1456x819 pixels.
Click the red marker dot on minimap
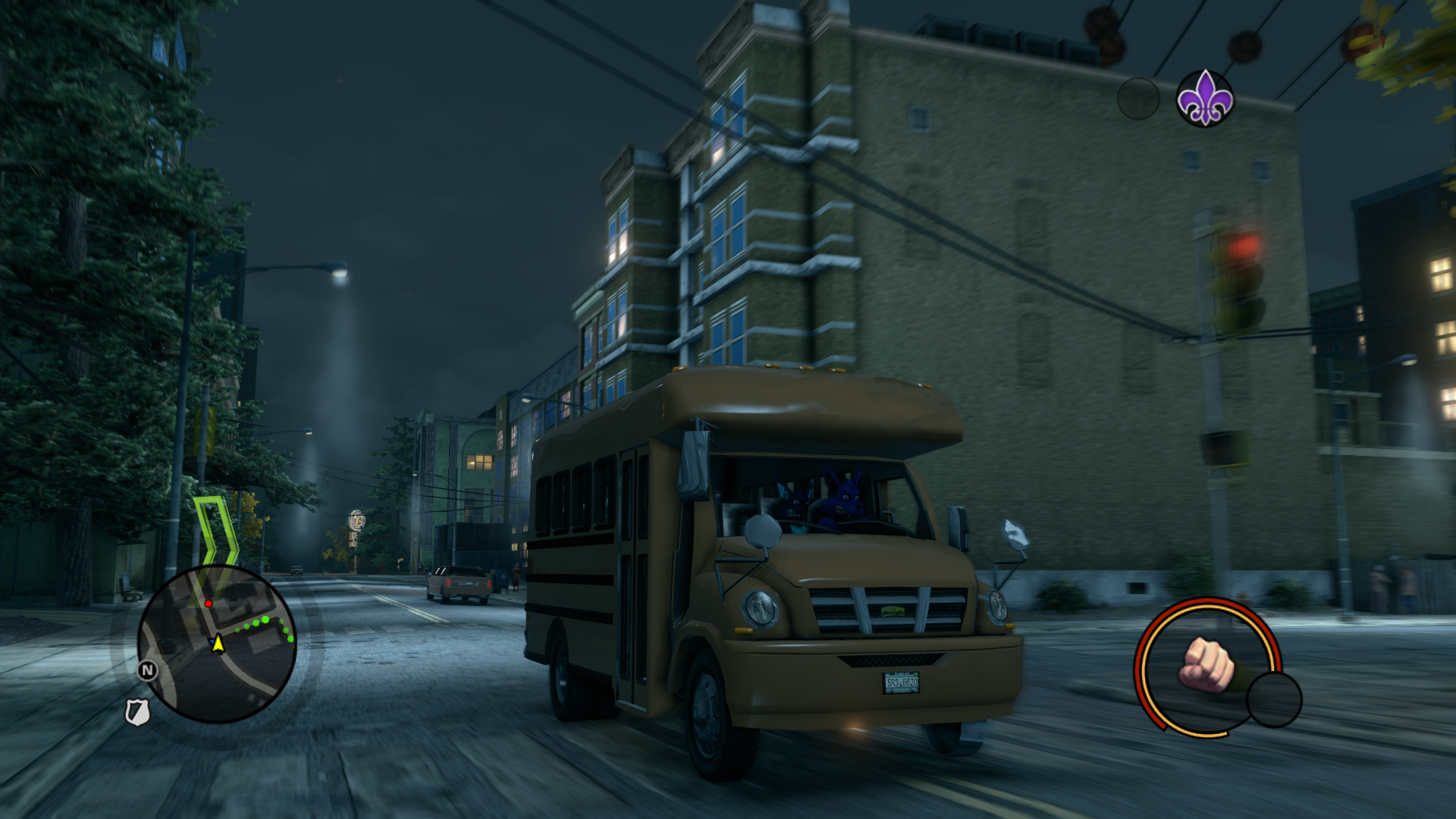pos(209,604)
